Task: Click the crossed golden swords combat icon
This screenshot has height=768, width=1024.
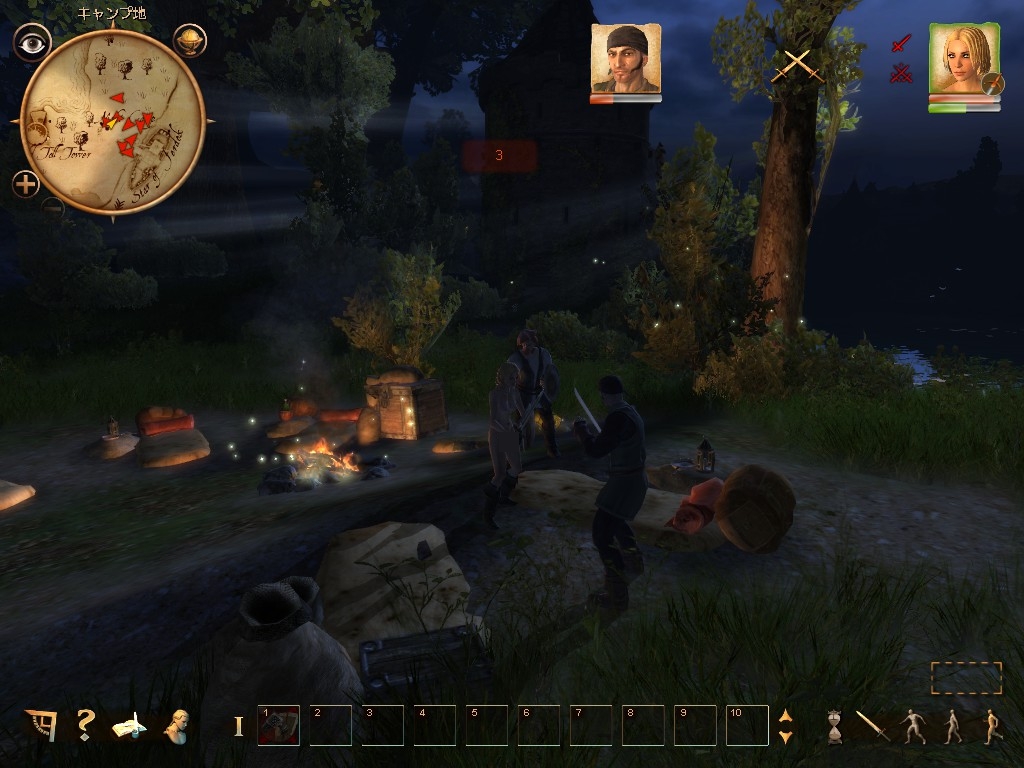Action: [796, 66]
